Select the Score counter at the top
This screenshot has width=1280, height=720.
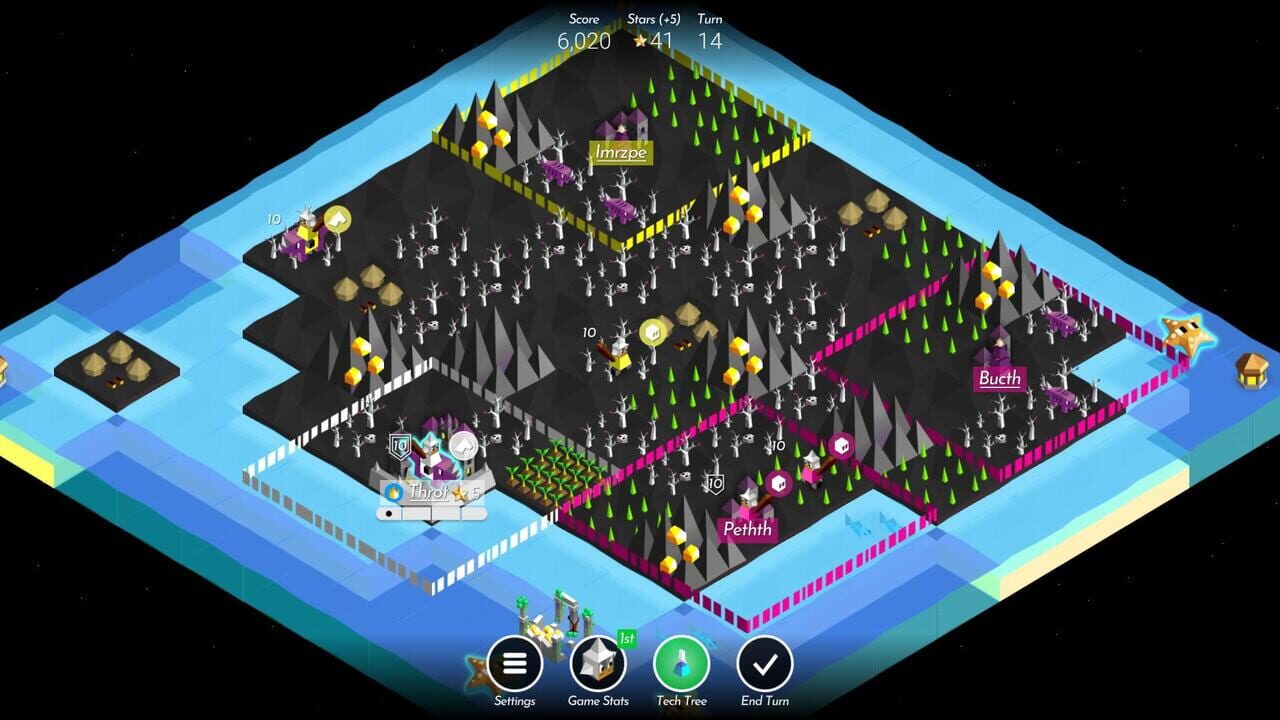coord(583,33)
